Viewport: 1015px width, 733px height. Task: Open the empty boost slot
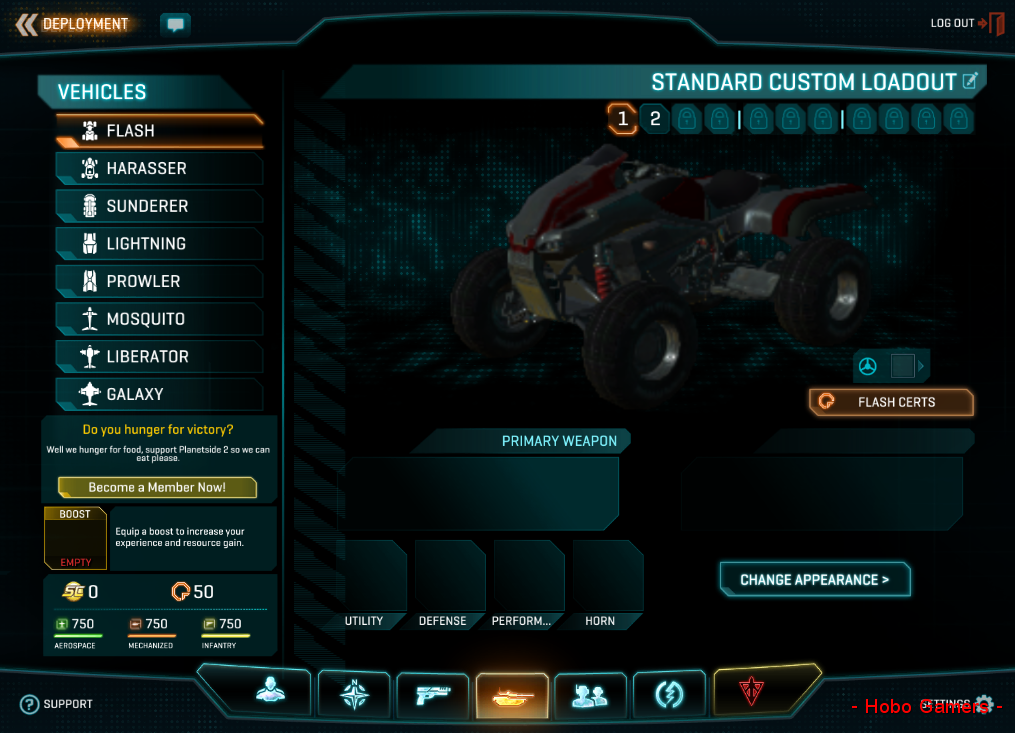pos(74,539)
